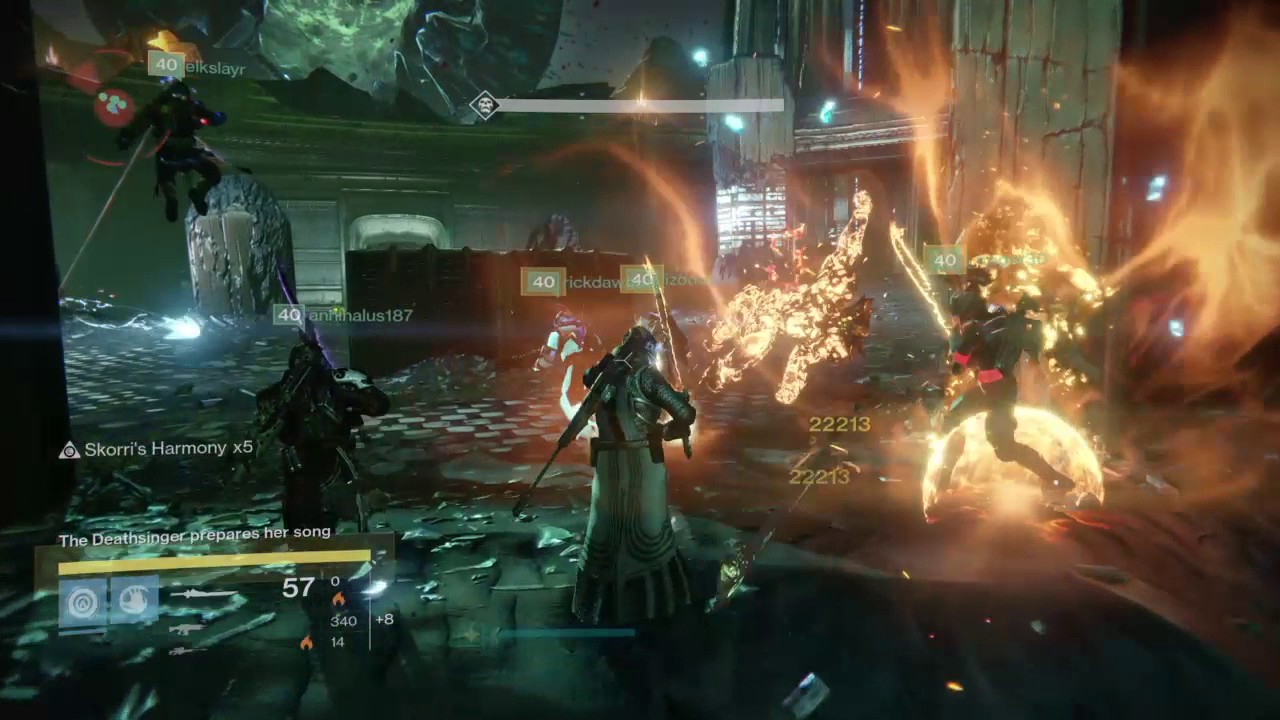
Task: Select the annihalus187 player nameplate
Action: pyautogui.click(x=343, y=315)
